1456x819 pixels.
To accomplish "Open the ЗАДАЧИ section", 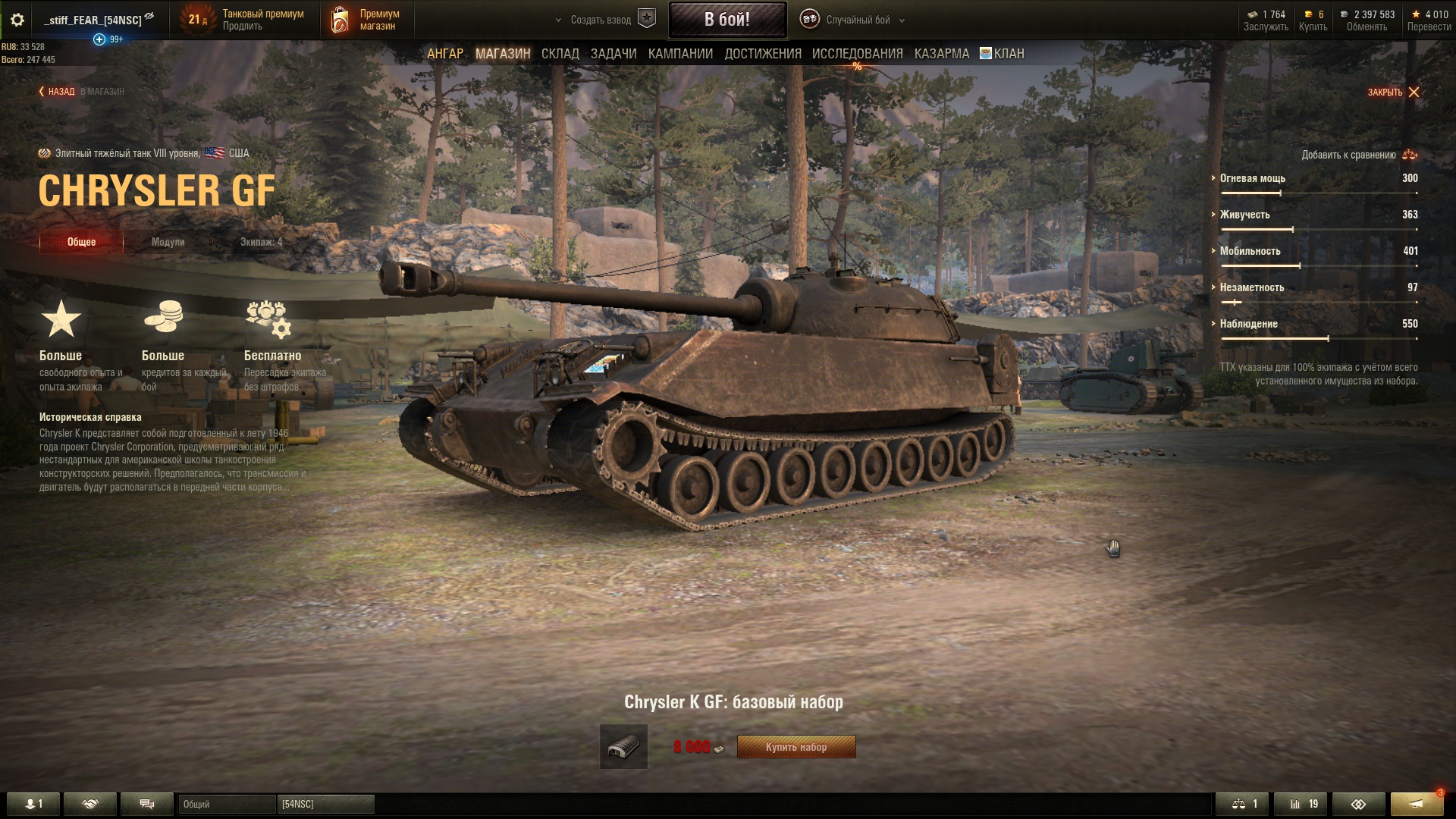I will tap(613, 54).
